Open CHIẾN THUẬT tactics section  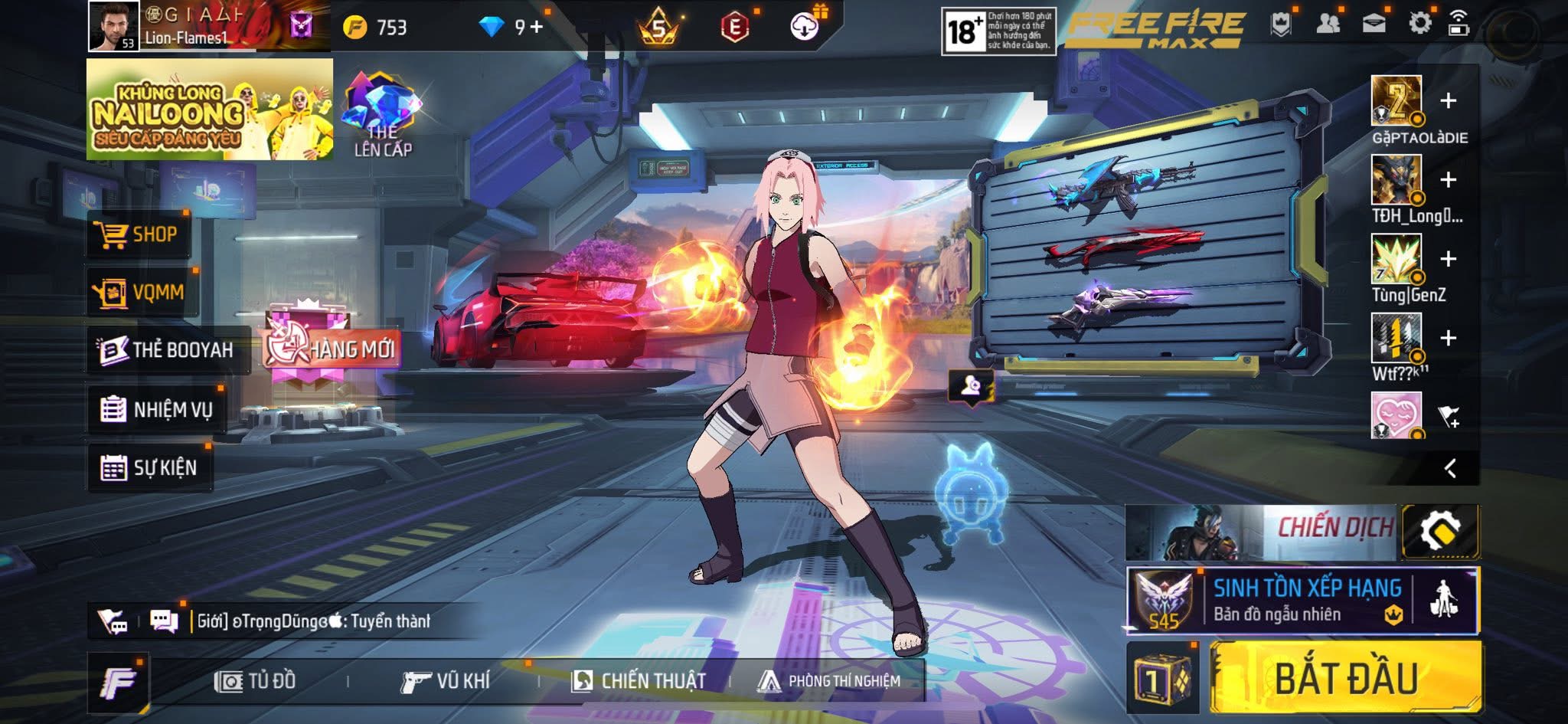point(639,681)
